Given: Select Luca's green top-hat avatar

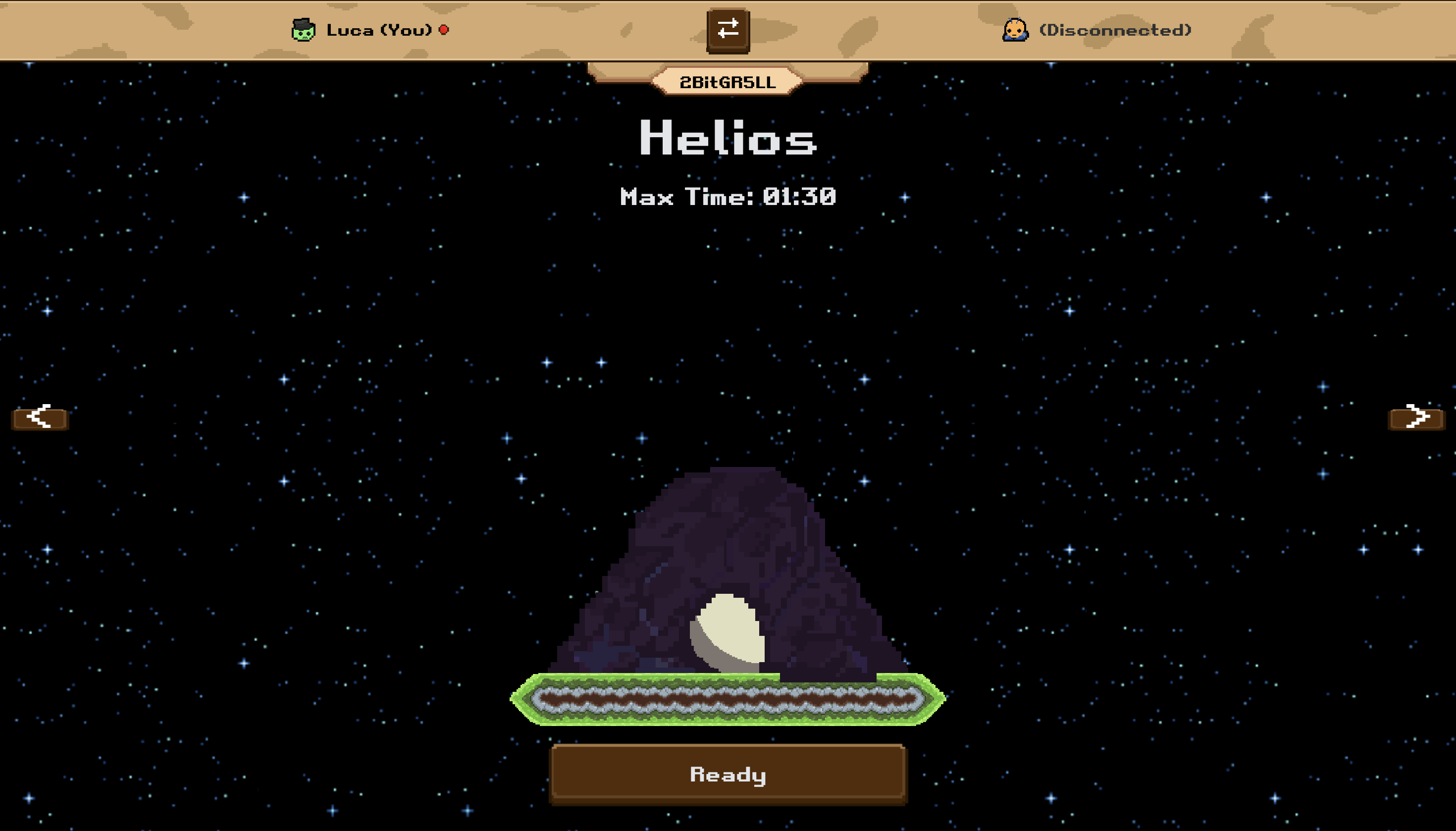Looking at the screenshot, I should click(x=303, y=30).
